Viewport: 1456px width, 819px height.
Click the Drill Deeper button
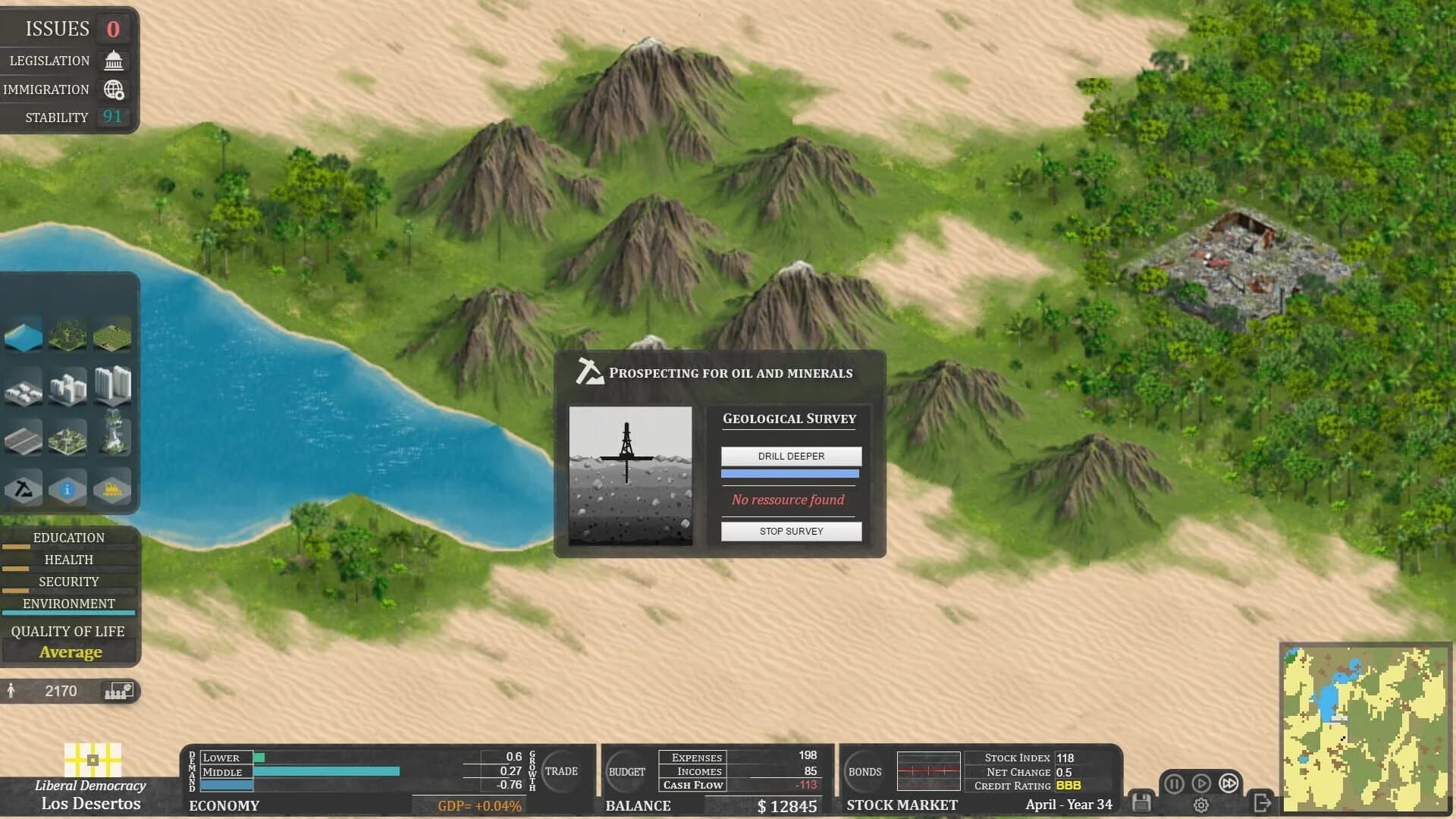pos(791,456)
